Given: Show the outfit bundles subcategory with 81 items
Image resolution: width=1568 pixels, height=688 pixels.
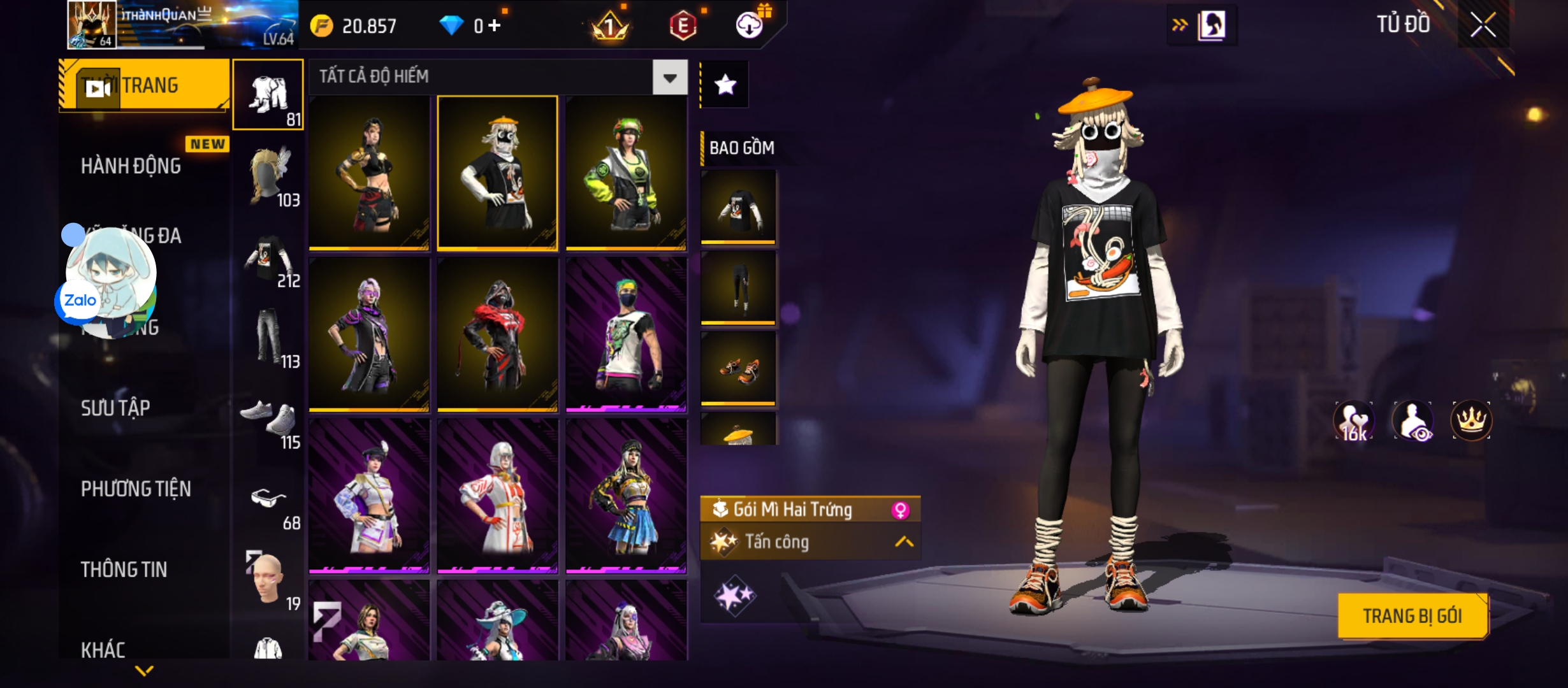Looking at the screenshot, I should (x=268, y=95).
